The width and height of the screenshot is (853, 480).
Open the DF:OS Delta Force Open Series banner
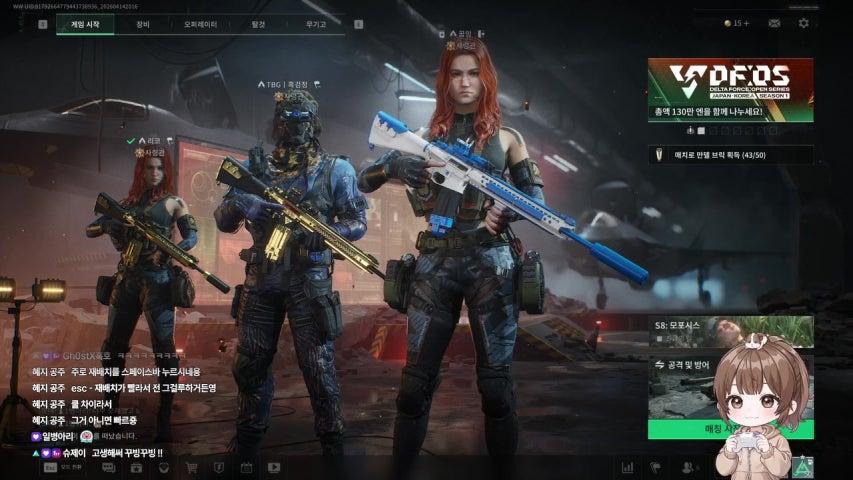coord(730,90)
